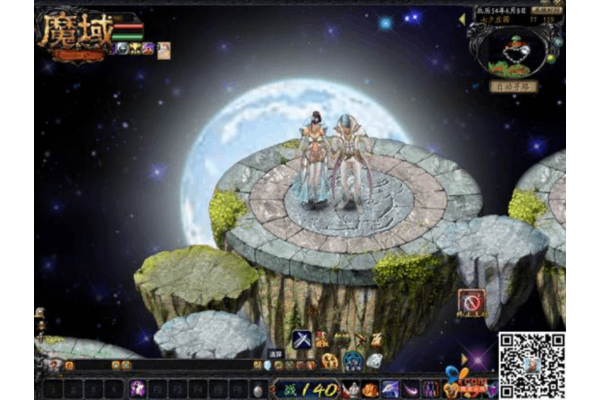
Task: Click the red no-entry sign icon
Action: click(x=471, y=302)
